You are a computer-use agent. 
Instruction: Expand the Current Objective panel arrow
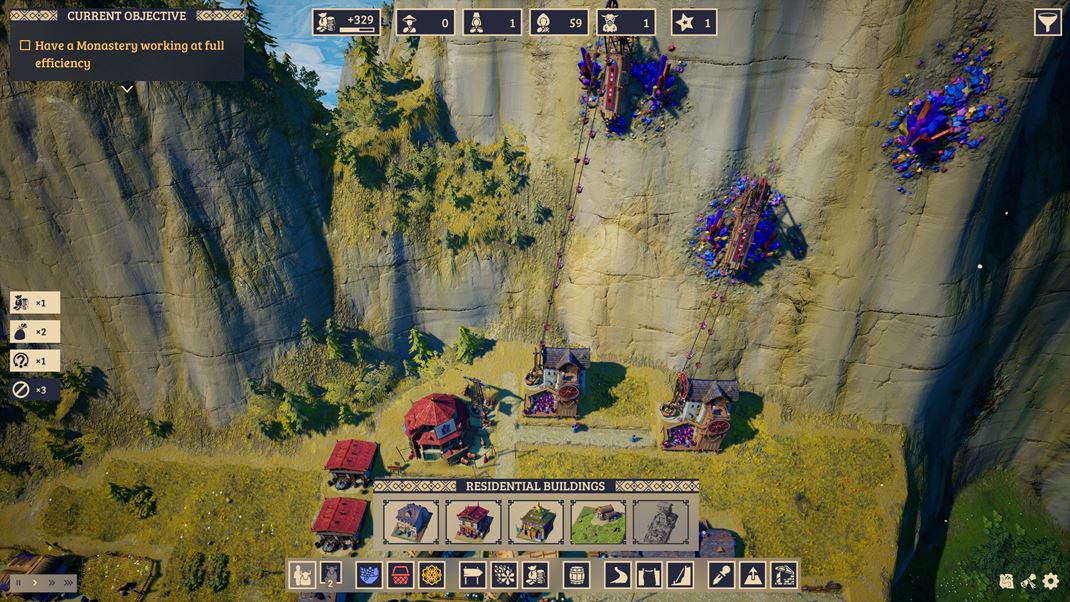coord(127,89)
